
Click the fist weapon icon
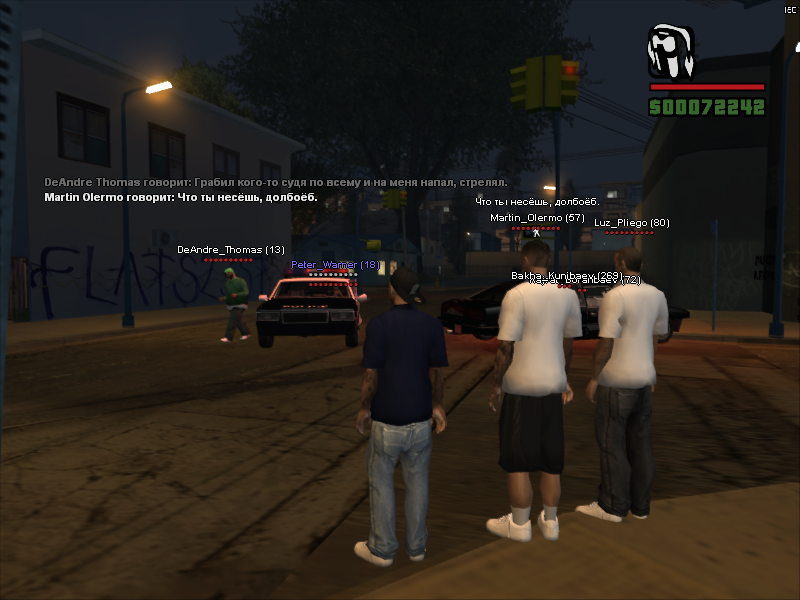[x=671, y=52]
